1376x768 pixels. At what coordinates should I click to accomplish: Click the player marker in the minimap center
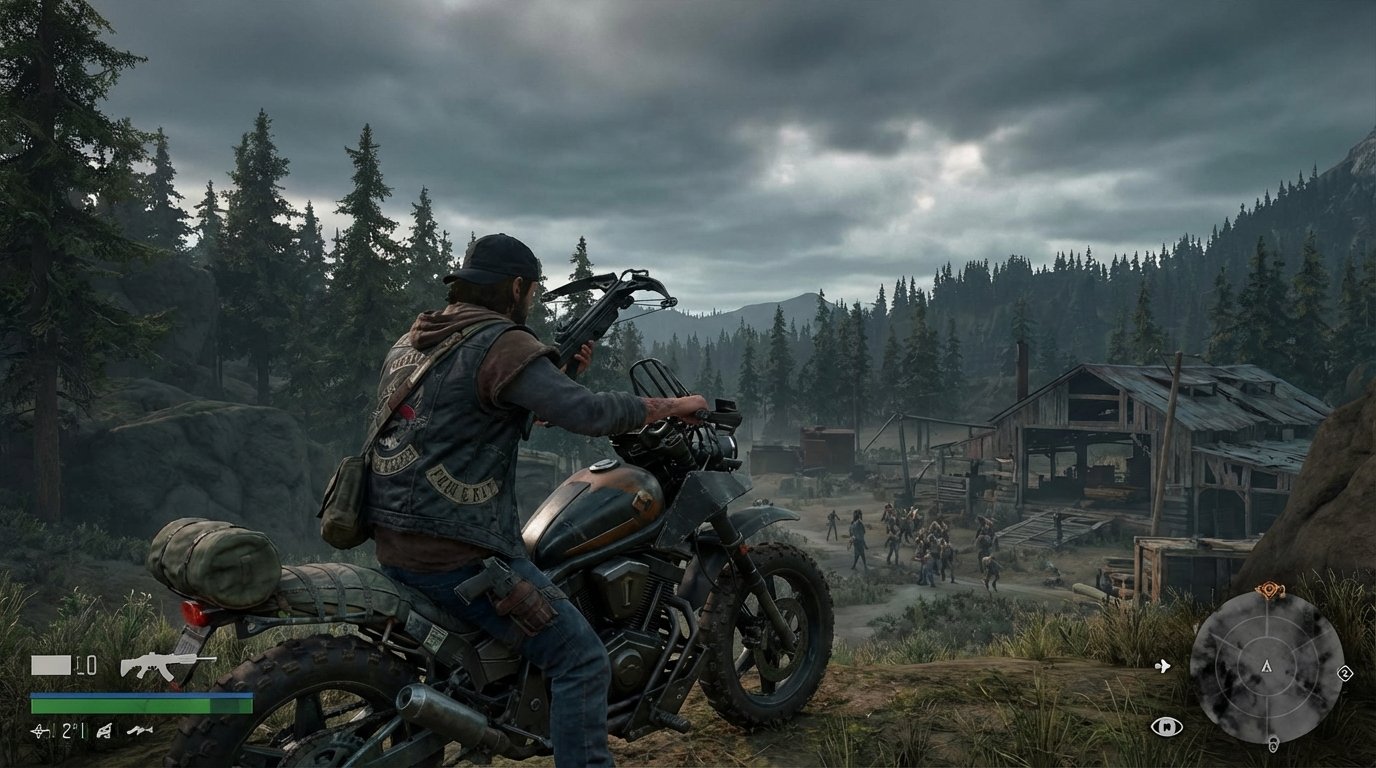(x=1266, y=667)
